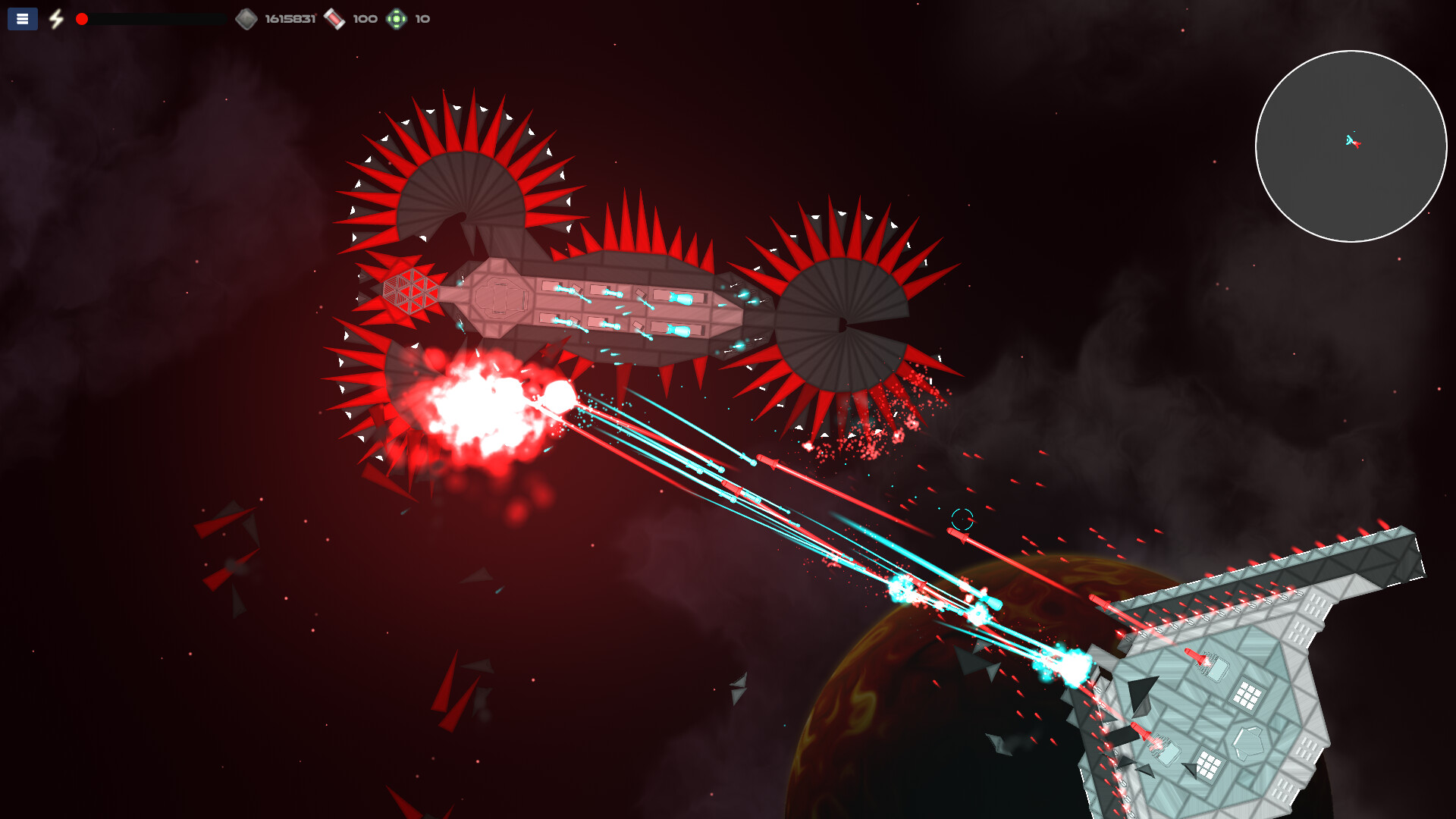Viewport: 1456px width, 819px height.
Task: Click the red canister resource icon
Action: click(x=335, y=18)
